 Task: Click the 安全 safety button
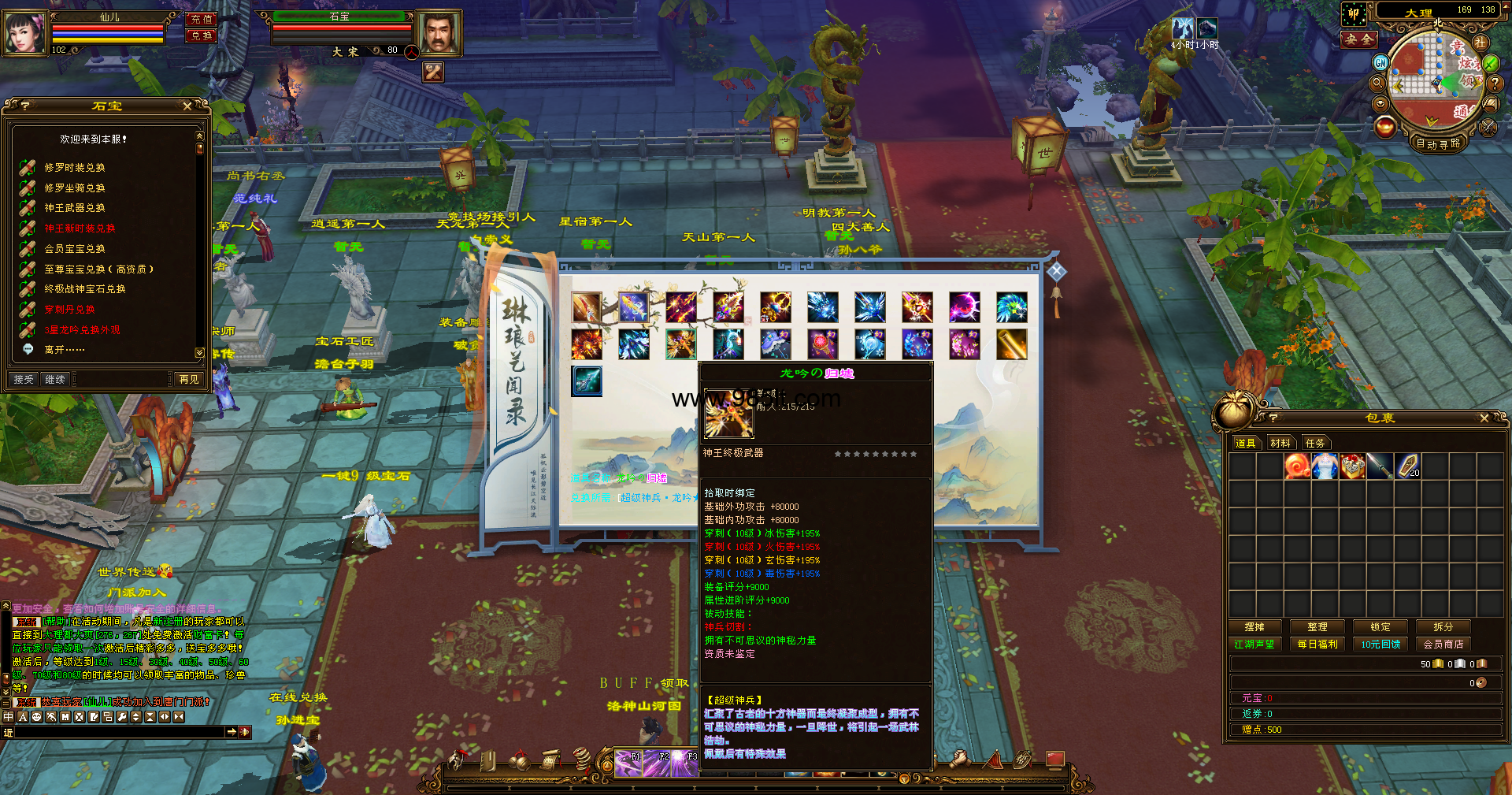[x=1359, y=39]
